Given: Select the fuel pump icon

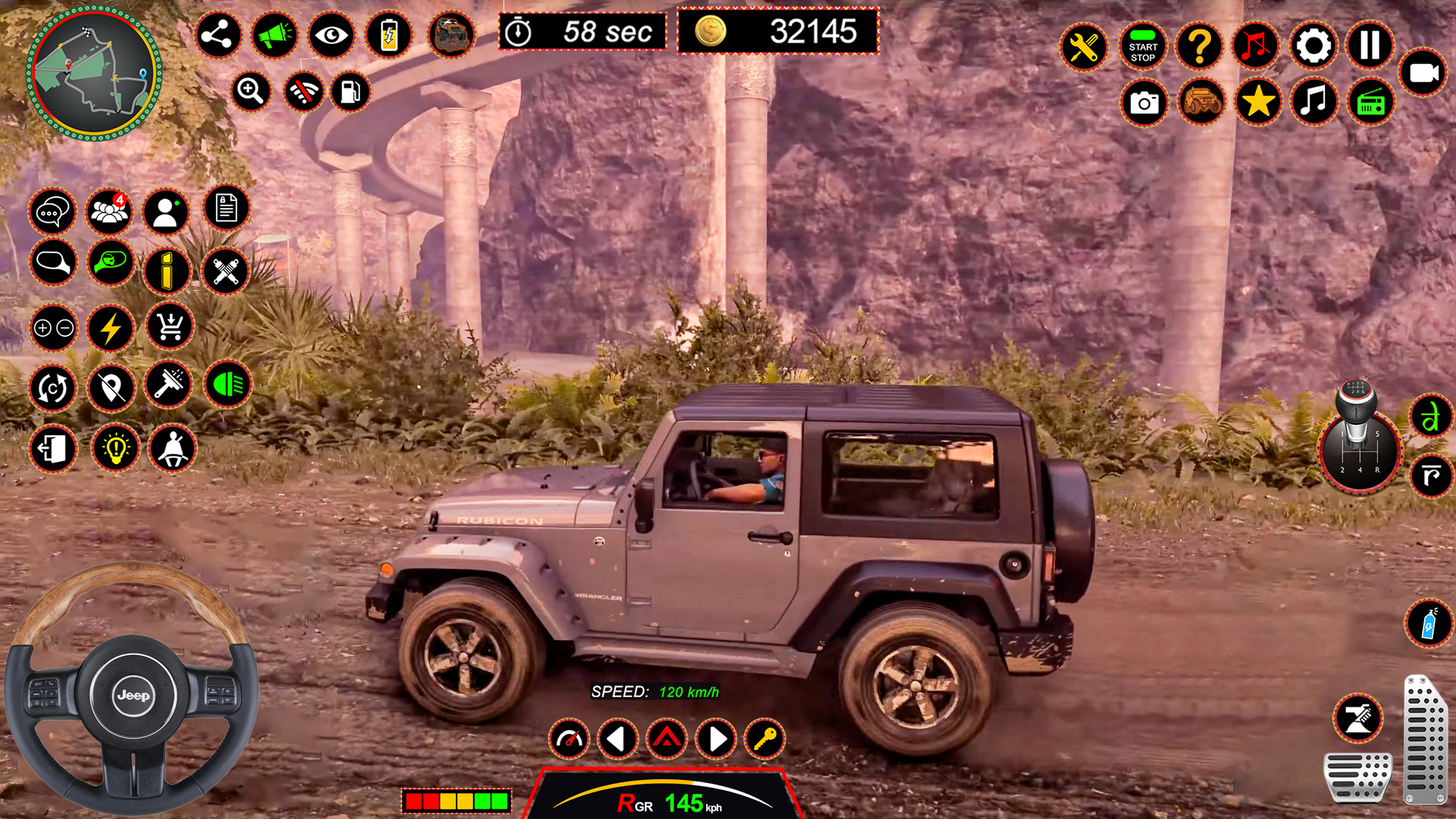Looking at the screenshot, I should pos(350,91).
